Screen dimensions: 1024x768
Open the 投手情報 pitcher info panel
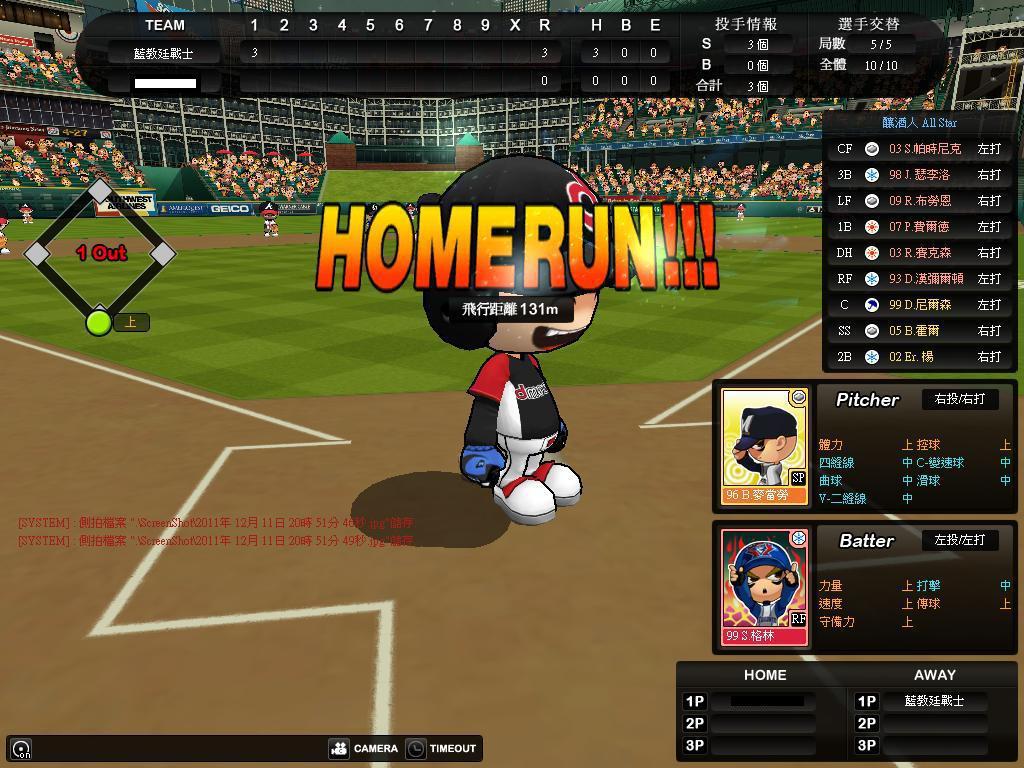746,24
